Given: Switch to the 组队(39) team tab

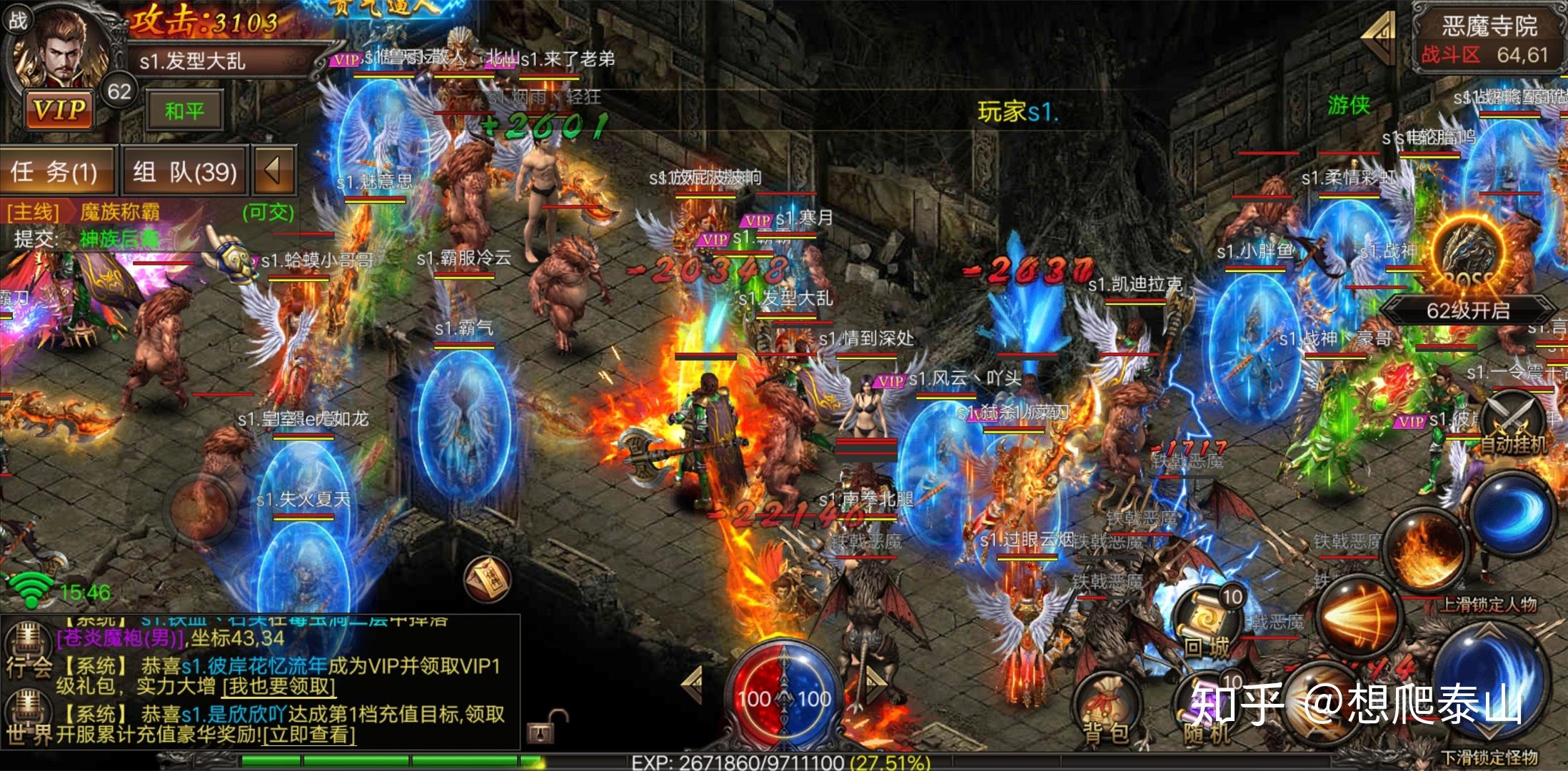Looking at the screenshot, I should [184, 171].
